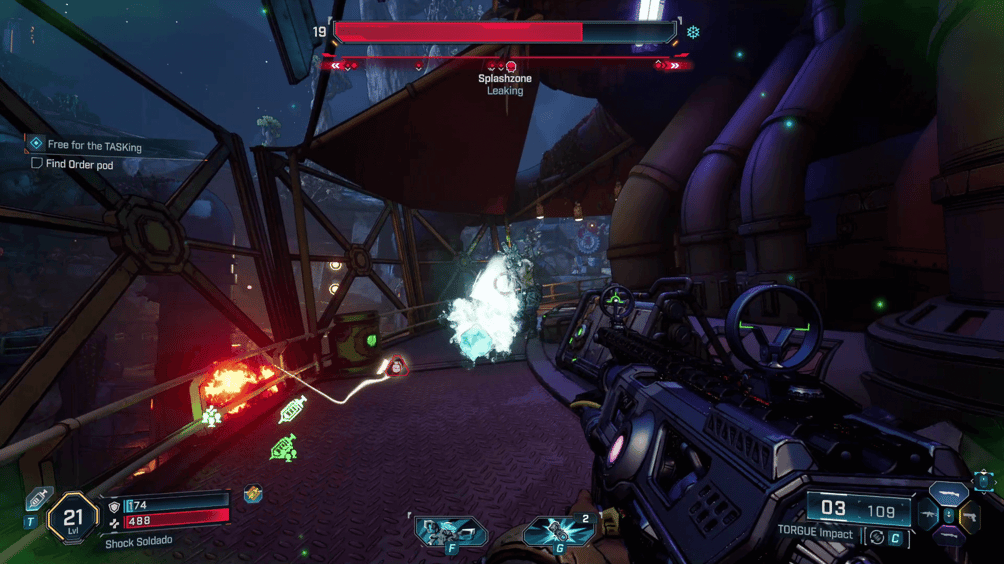Select the center compass enemy marker
Image resolution: width=1004 pixels, height=564 pixels.
pyautogui.click(x=511, y=67)
